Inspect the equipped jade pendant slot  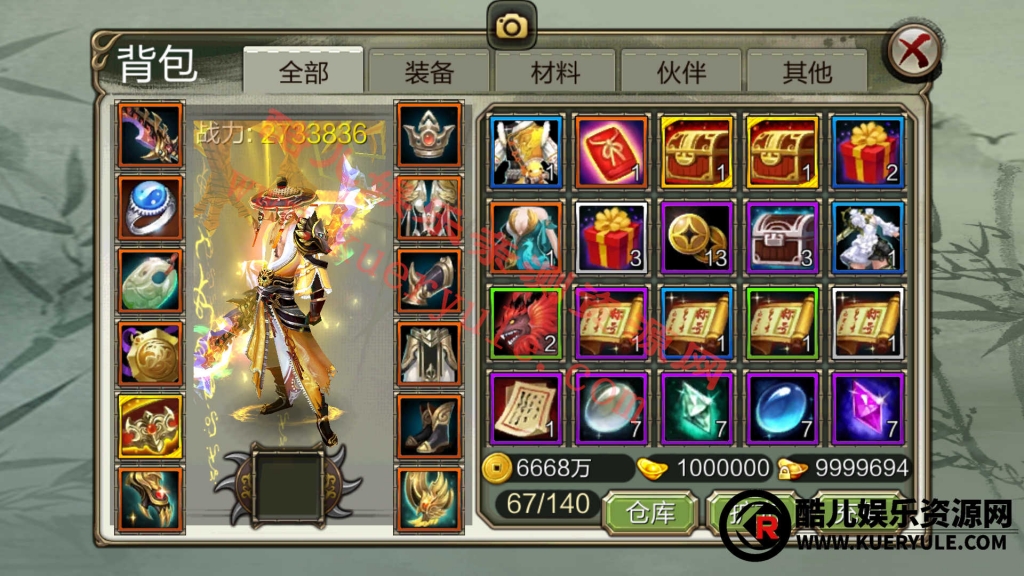[x=151, y=280]
